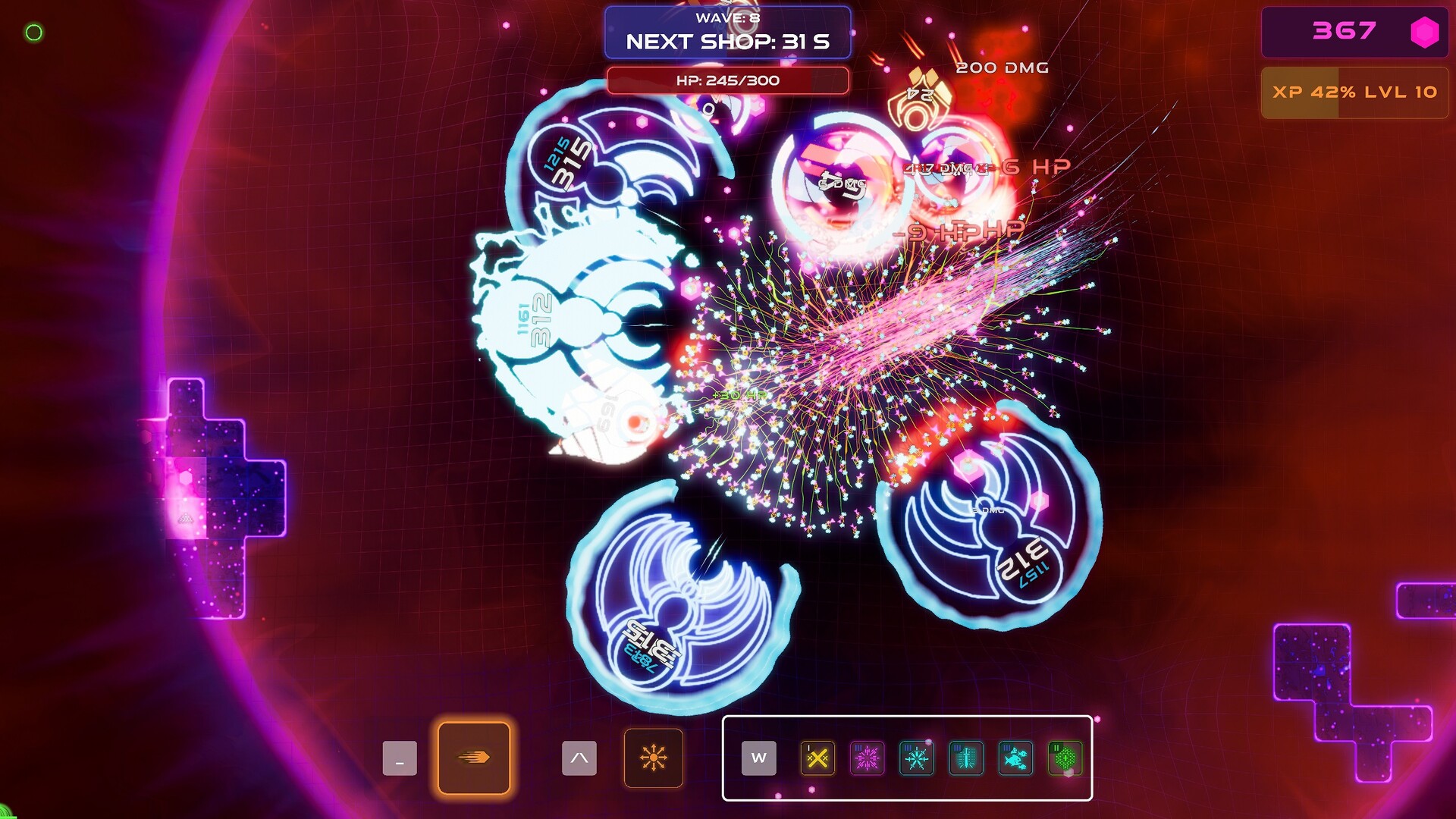Toggle the underscore spacebar keybind slot
This screenshot has height=819, width=1456.
[x=400, y=758]
